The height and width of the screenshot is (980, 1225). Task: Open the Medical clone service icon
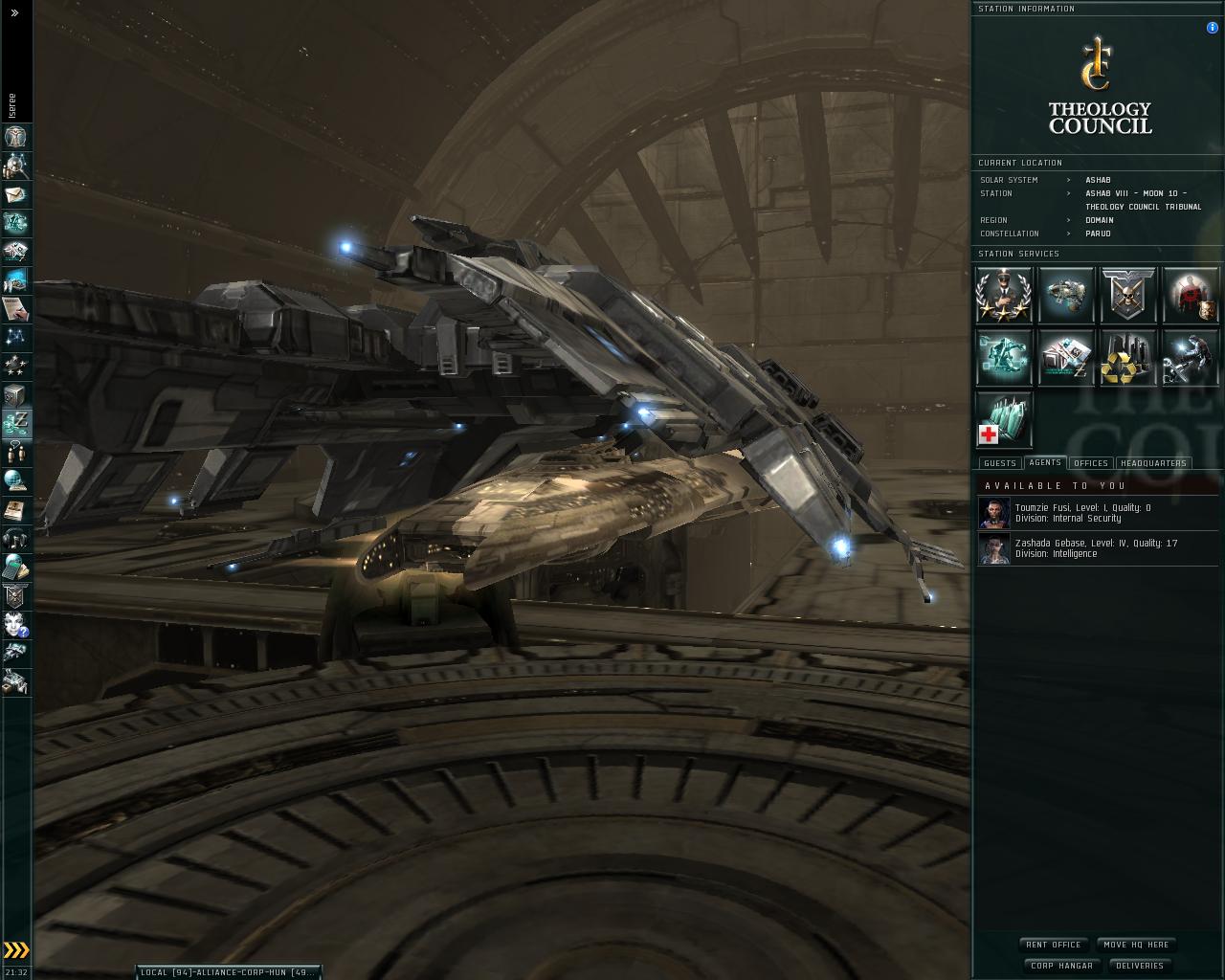point(1004,419)
